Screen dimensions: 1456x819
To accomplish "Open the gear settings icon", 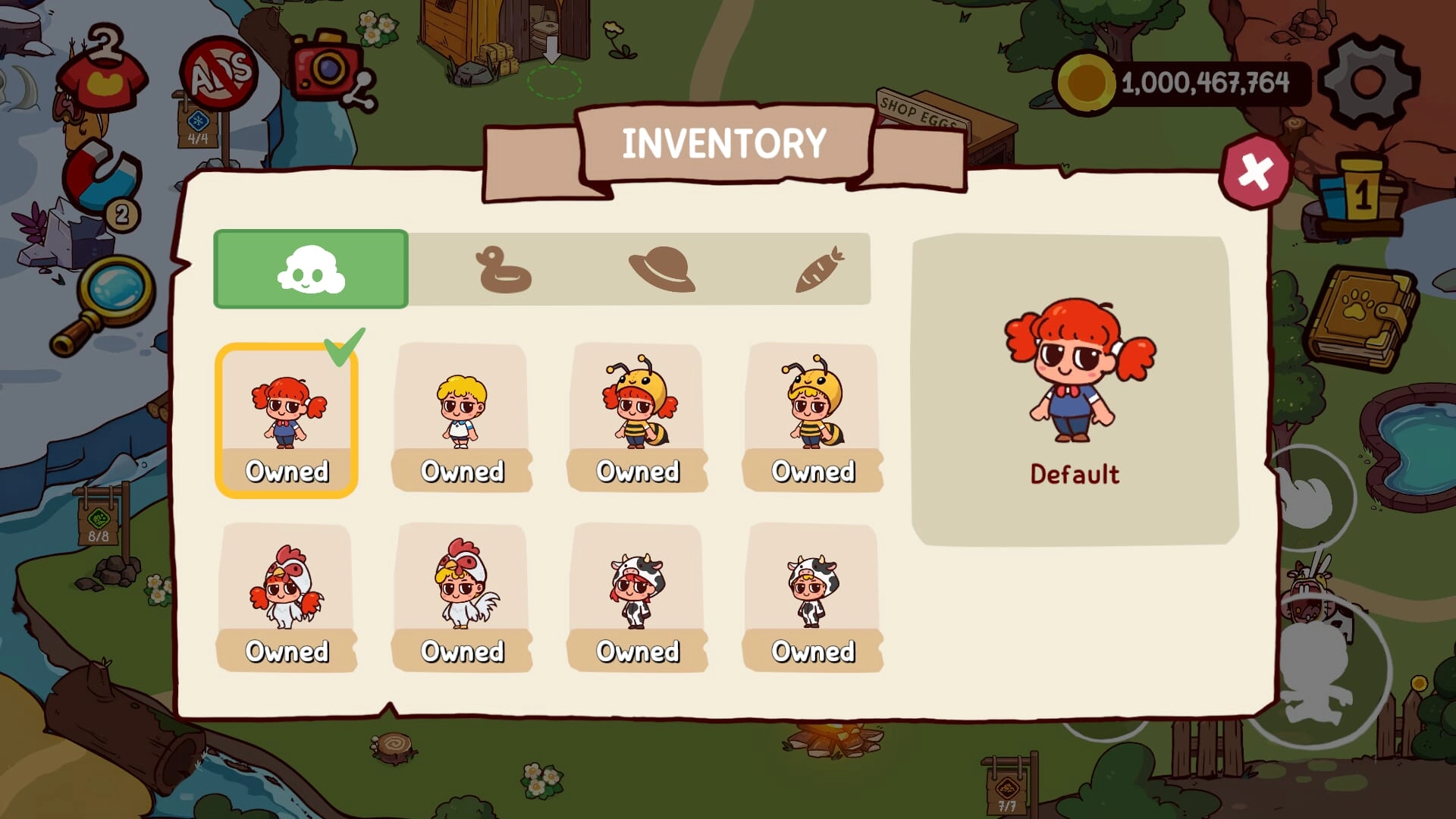I will click(x=1368, y=81).
